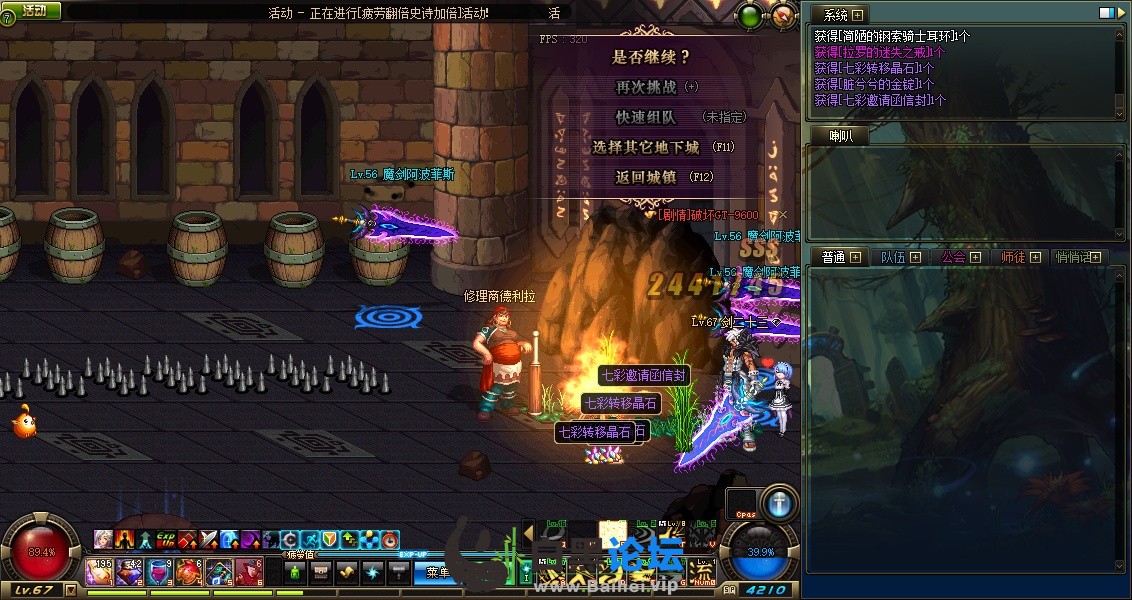
Task: Open the 活动 event button
Action: pyautogui.click(x=33, y=10)
